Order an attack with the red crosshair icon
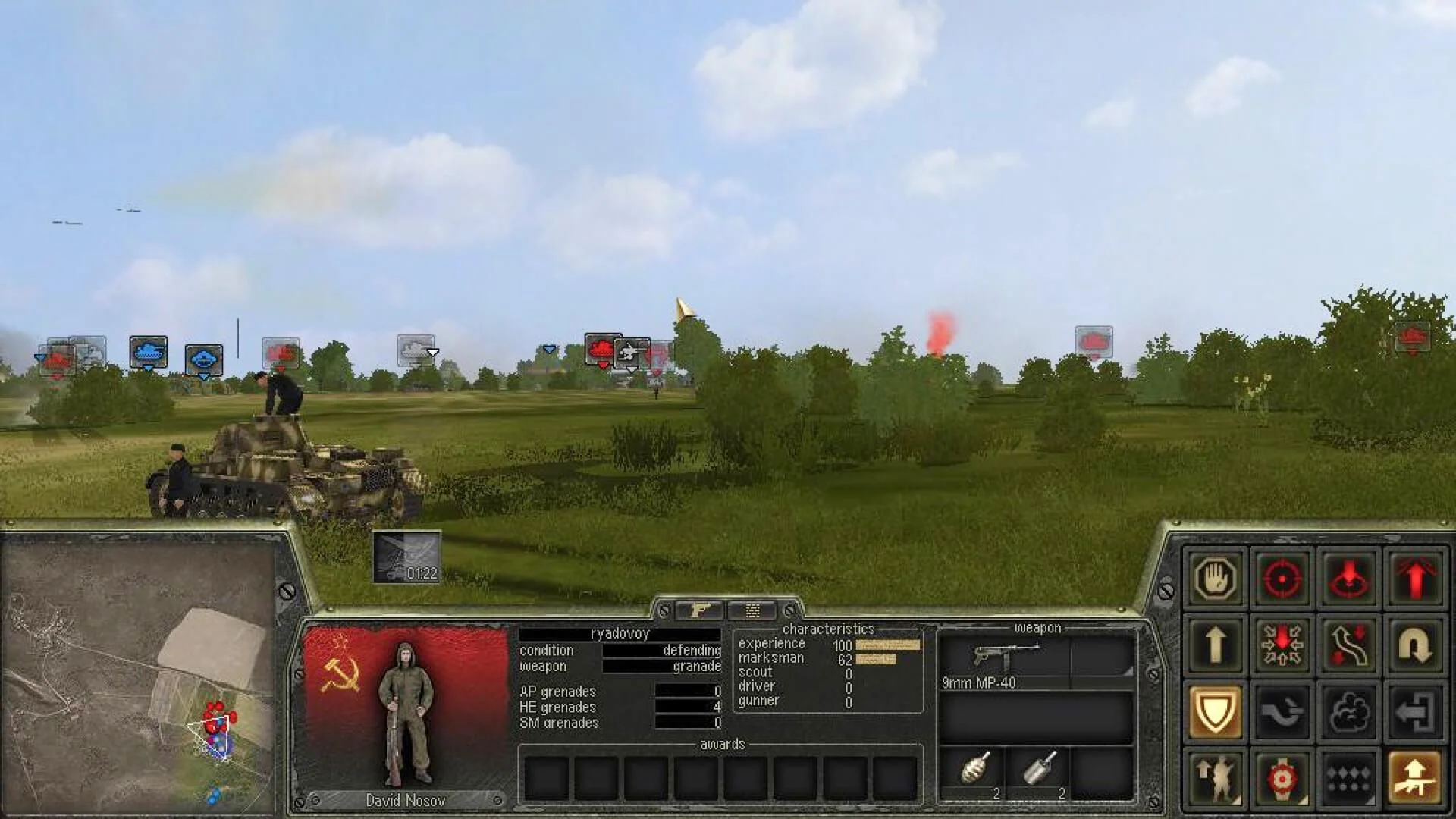This screenshot has height=819, width=1456. pos(1283,579)
